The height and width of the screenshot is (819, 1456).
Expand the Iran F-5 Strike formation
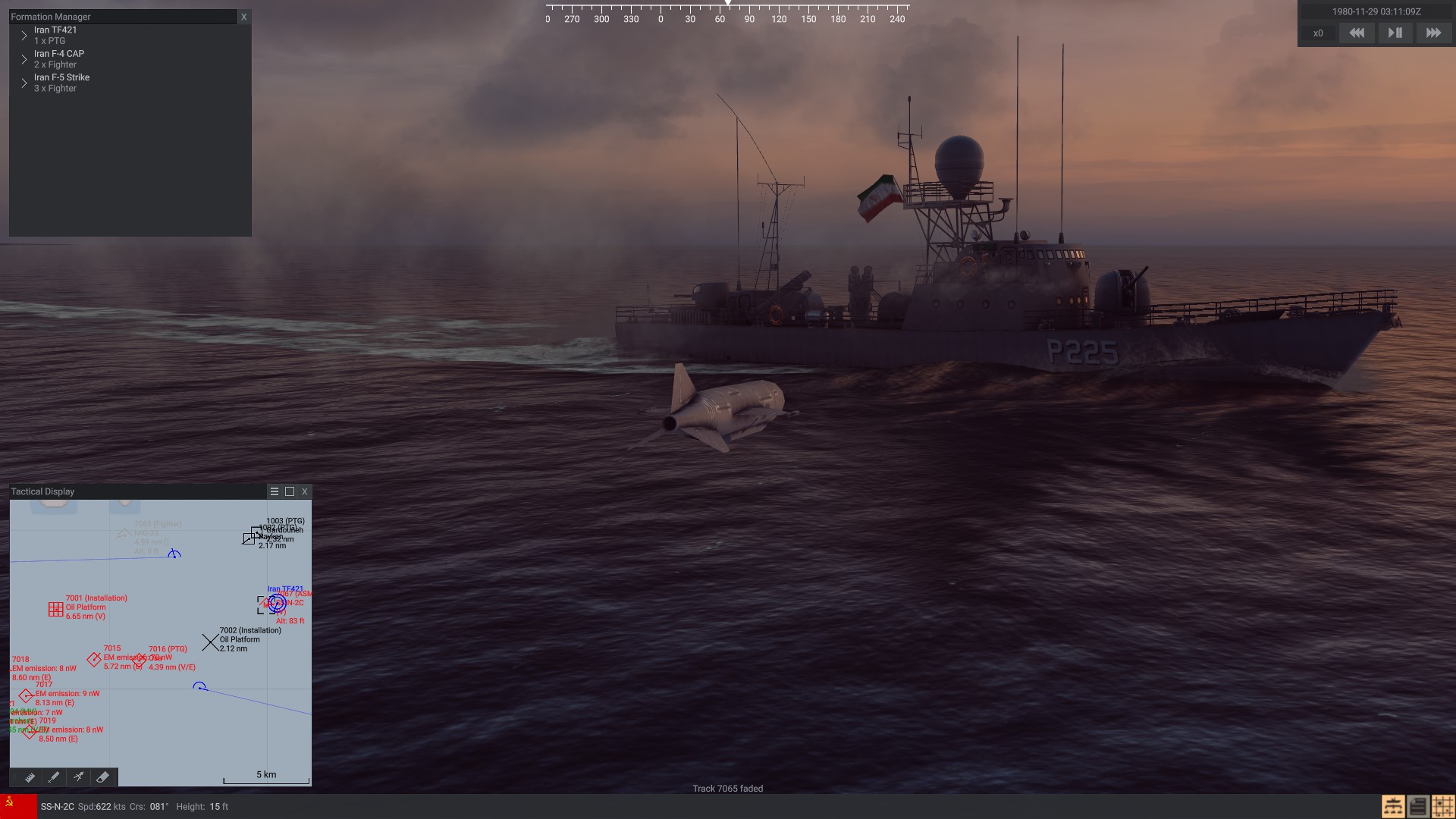coord(24,83)
